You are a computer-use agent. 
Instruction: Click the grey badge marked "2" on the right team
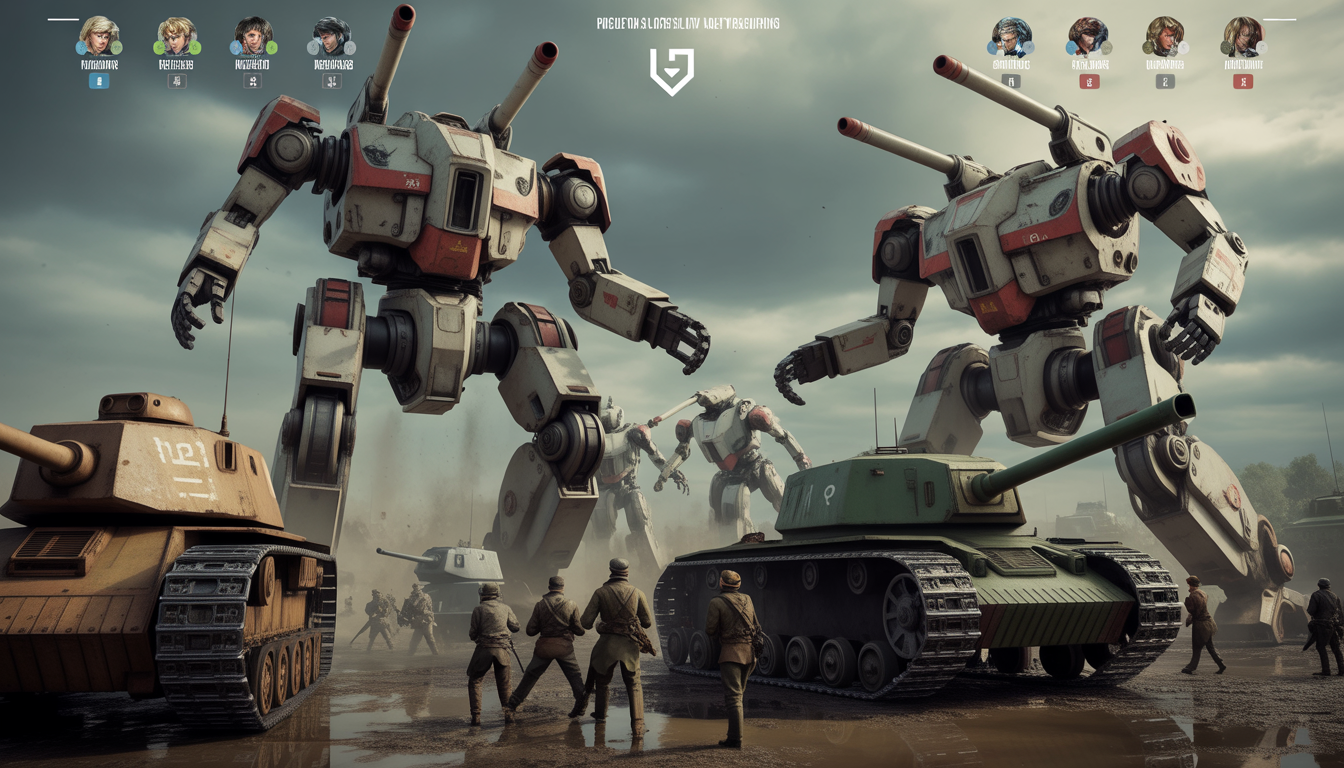click(1165, 81)
